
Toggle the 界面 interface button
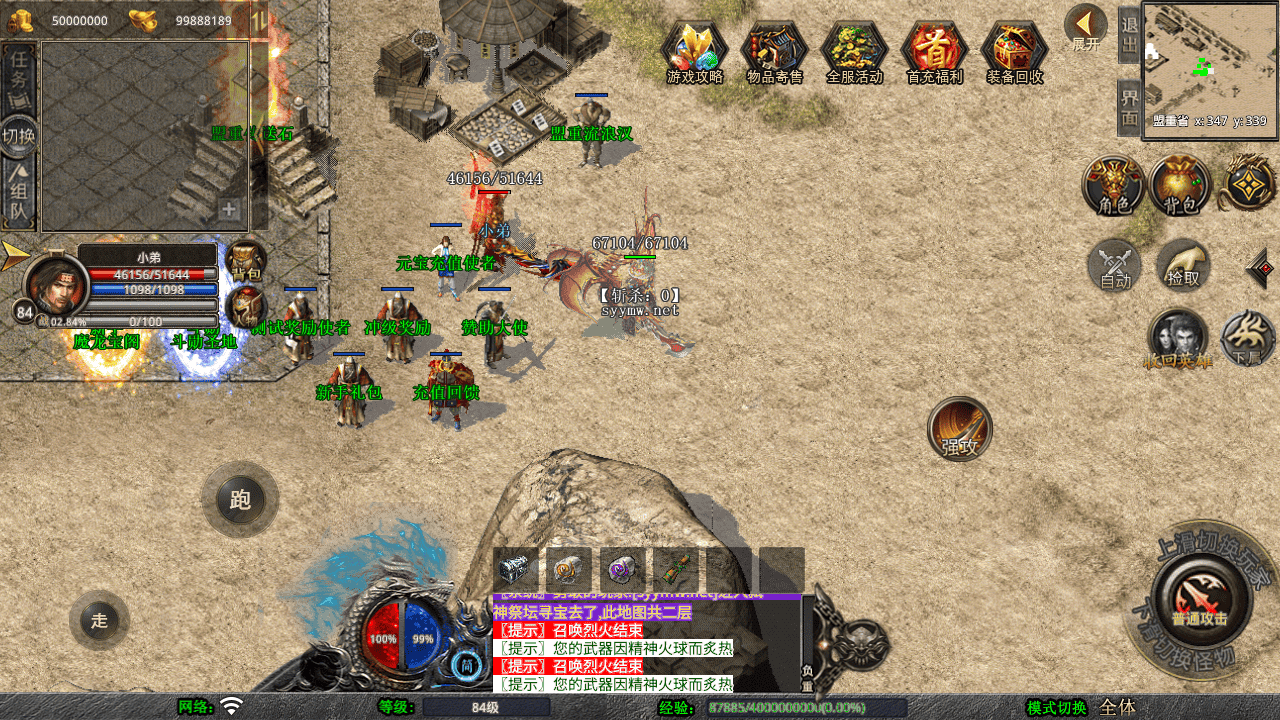[1129, 108]
